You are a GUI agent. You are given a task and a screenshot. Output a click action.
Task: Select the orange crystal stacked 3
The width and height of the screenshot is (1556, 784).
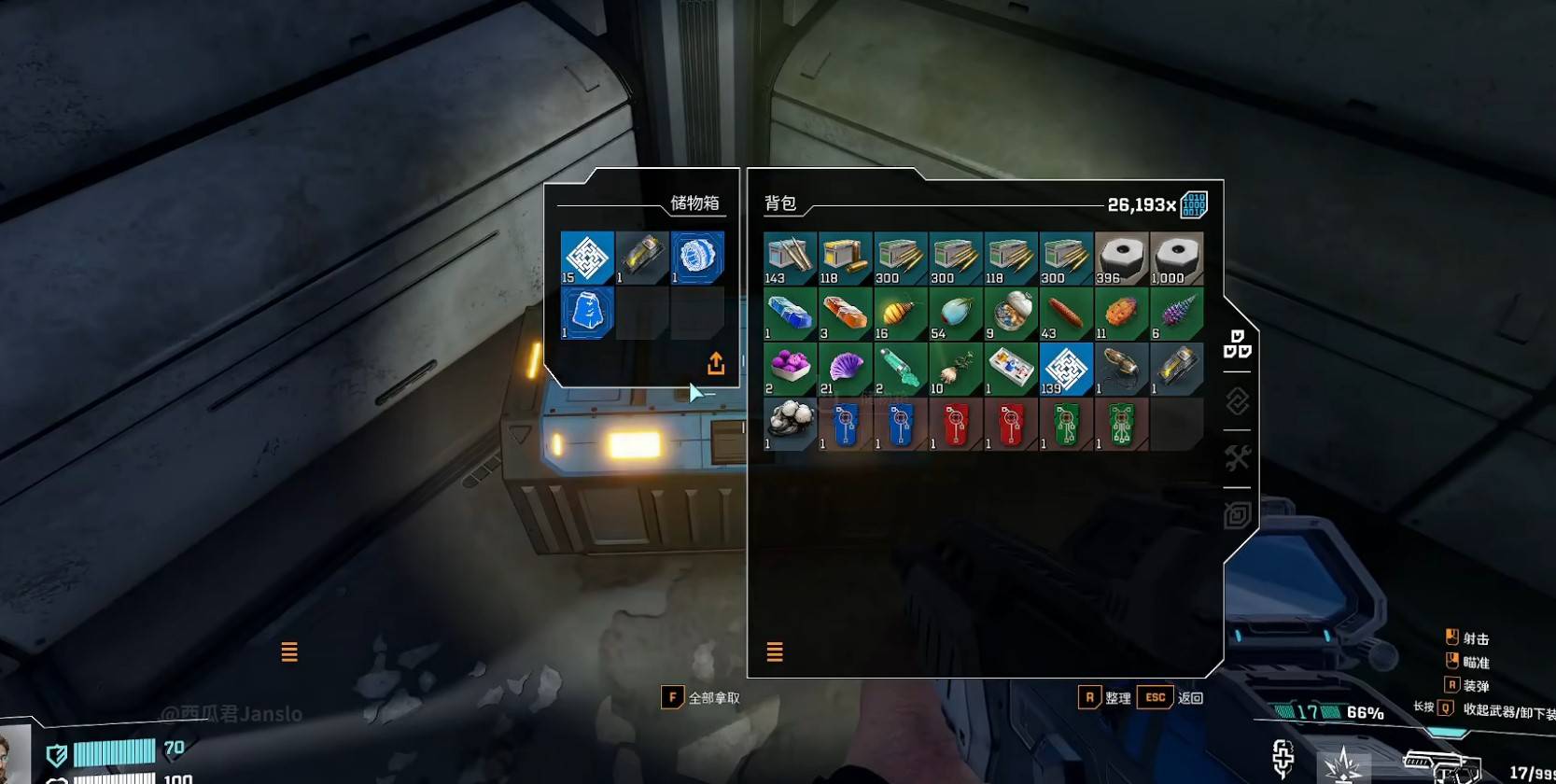(x=845, y=314)
